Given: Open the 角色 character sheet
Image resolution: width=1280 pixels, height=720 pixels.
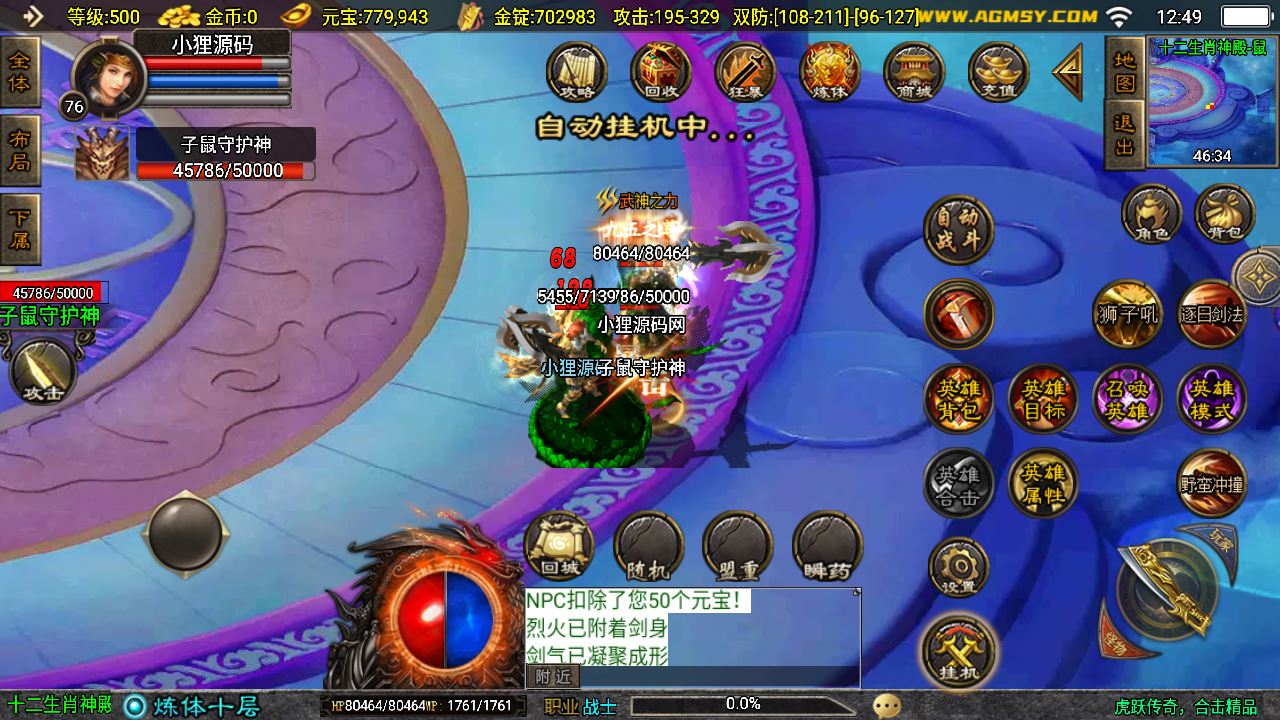Looking at the screenshot, I should click(x=1151, y=214).
